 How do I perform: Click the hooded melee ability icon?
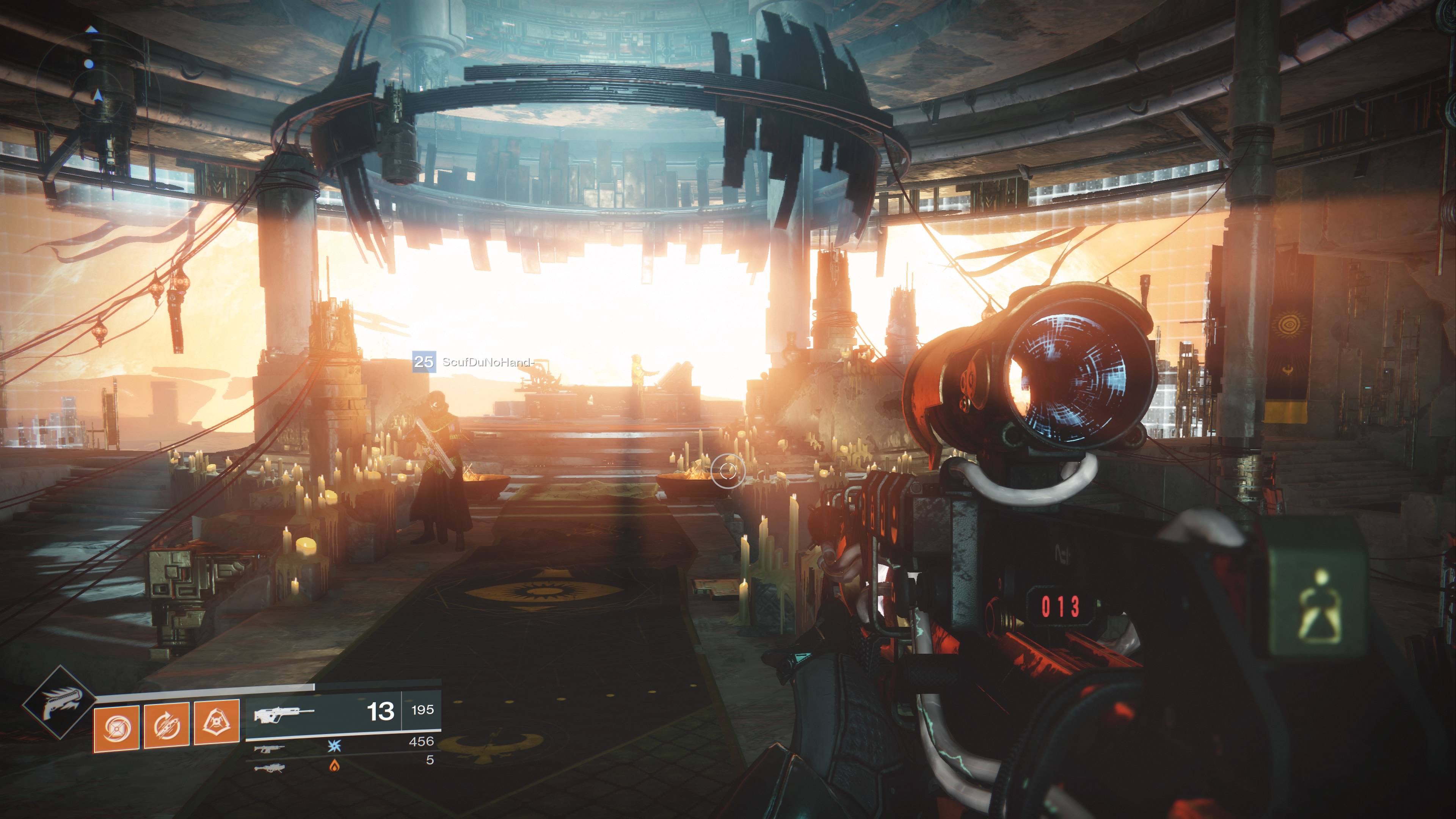(217, 722)
